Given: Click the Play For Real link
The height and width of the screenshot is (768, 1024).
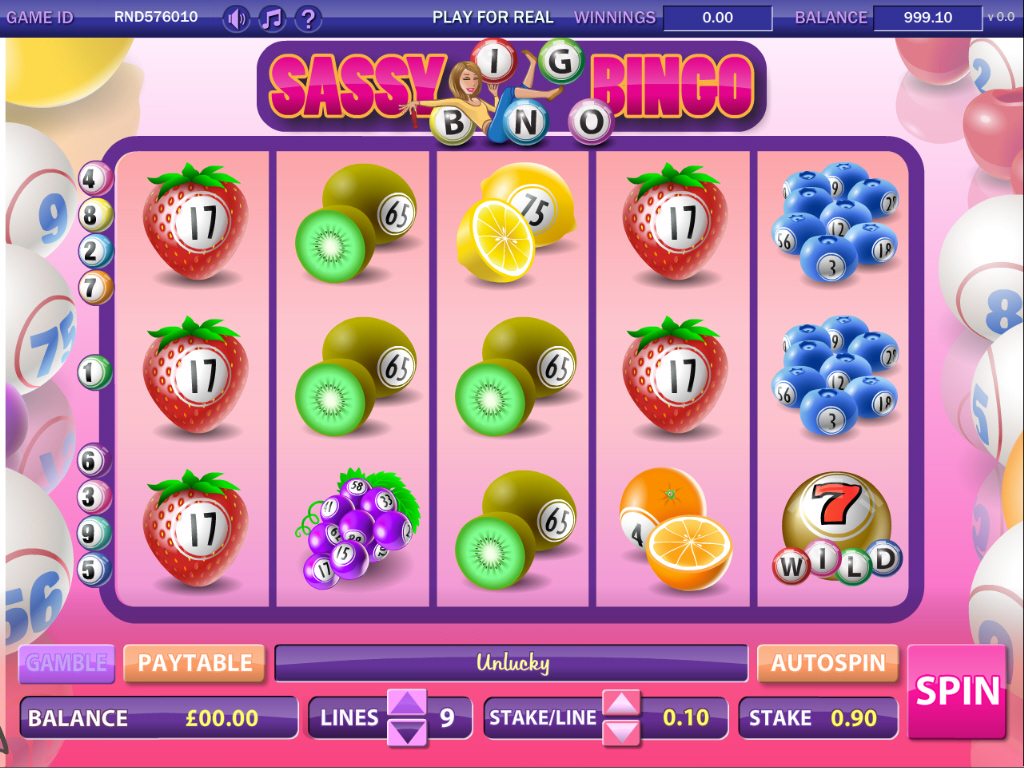Looking at the screenshot, I should 492,17.
